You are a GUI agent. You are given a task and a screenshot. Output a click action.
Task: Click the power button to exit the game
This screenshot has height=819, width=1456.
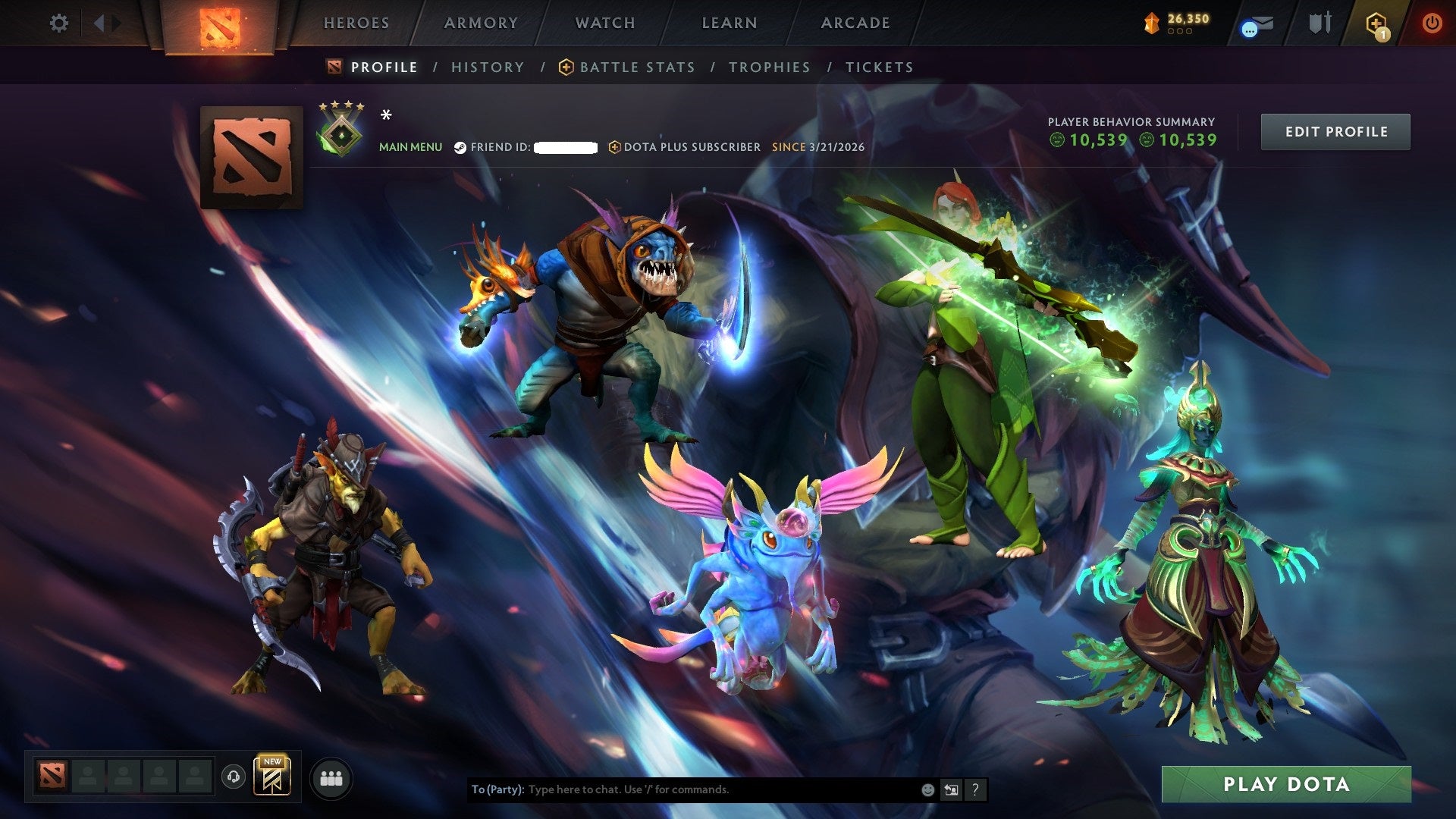tap(1432, 23)
